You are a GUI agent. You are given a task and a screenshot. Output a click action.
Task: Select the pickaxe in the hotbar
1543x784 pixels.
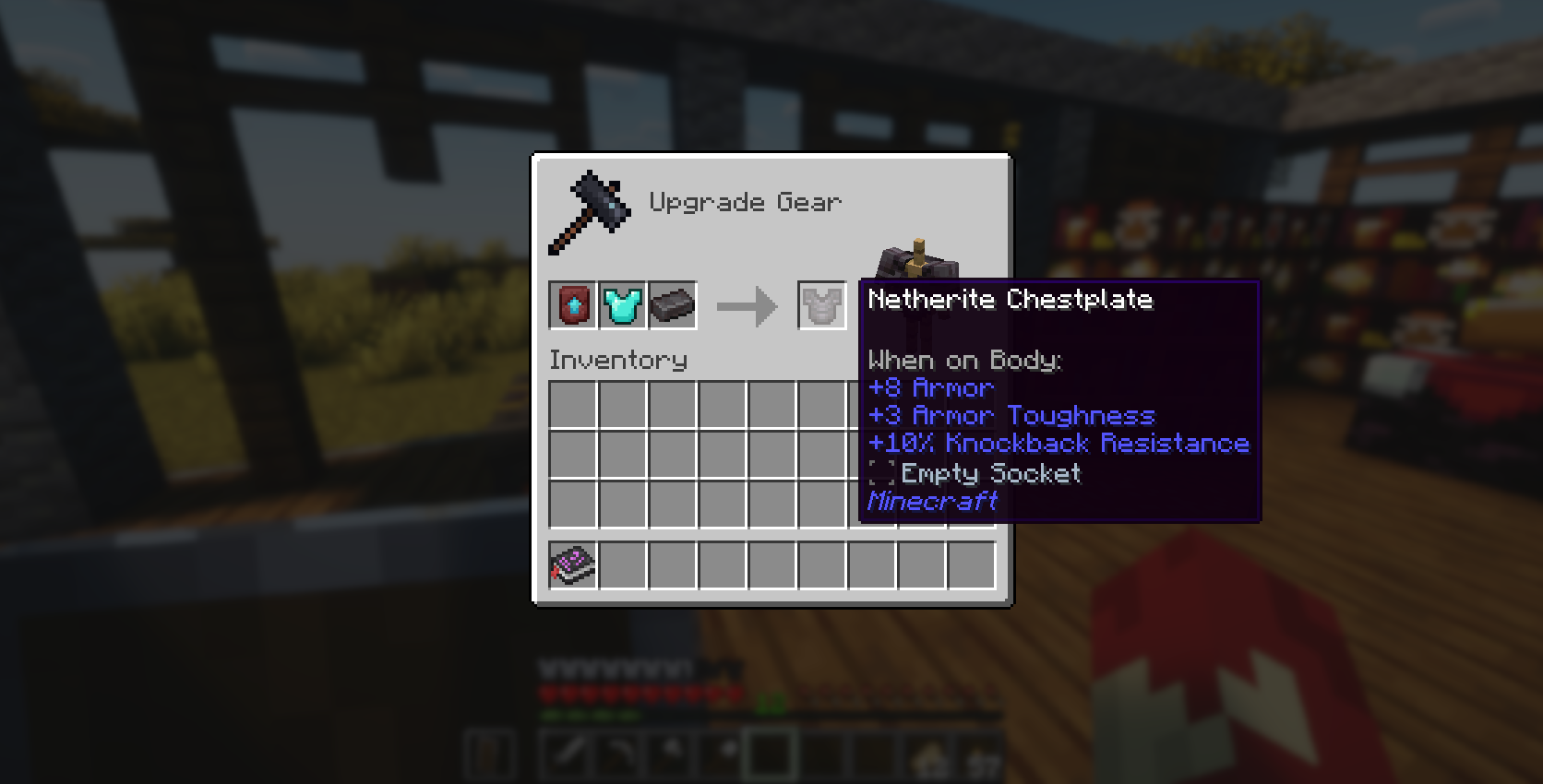pyautogui.click(x=671, y=756)
